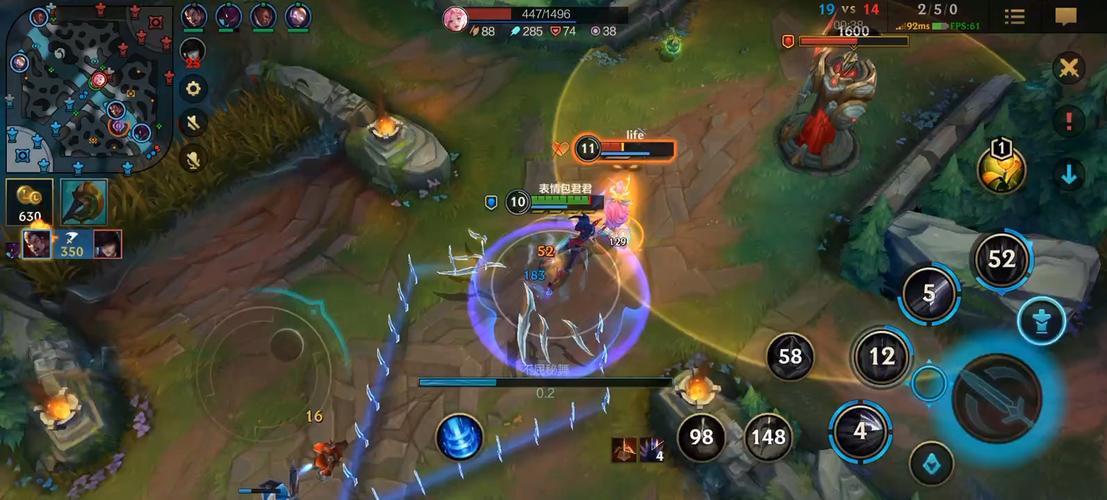Toggle the muted microphone button
The image size is (1107, 500).
[x=193, y=158]
